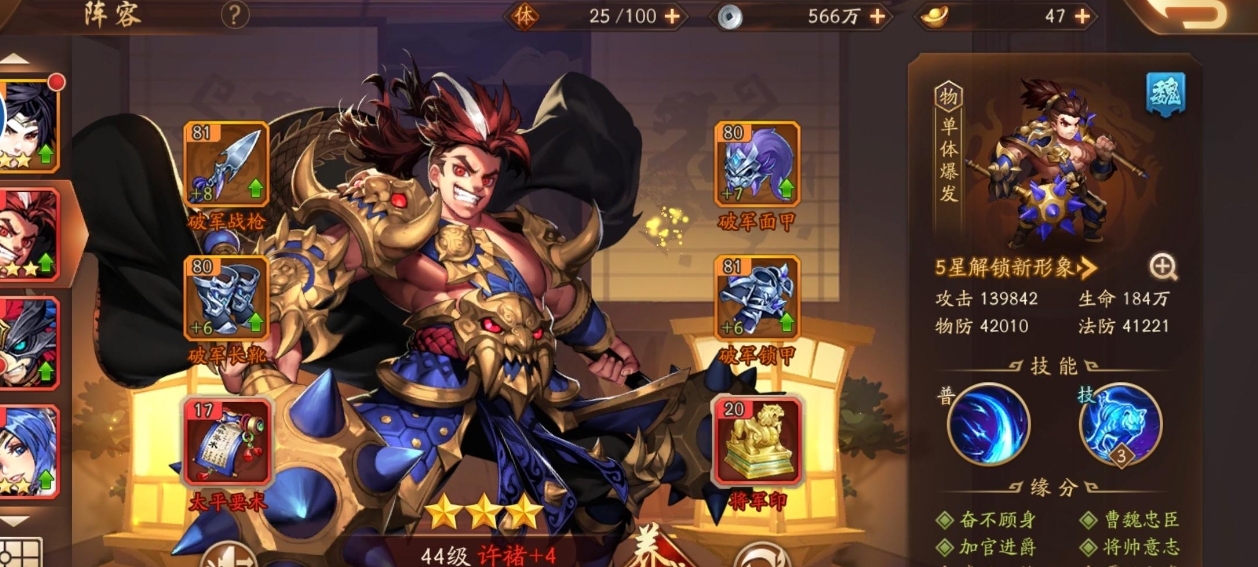
Task: Open the 曹魏忠臣 bond entry
Action: [x=1128, y=520]
